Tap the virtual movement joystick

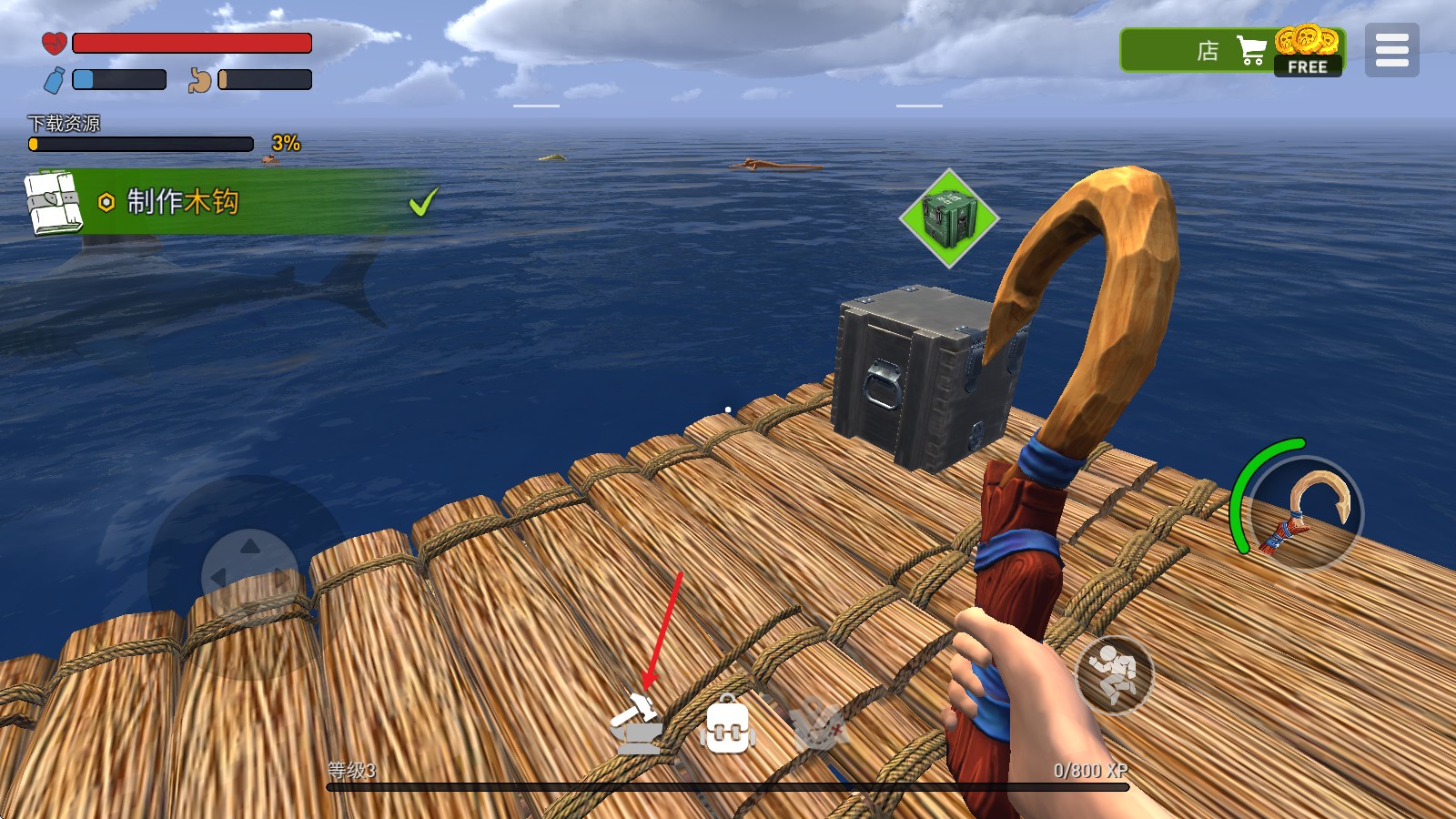point(249,576)
